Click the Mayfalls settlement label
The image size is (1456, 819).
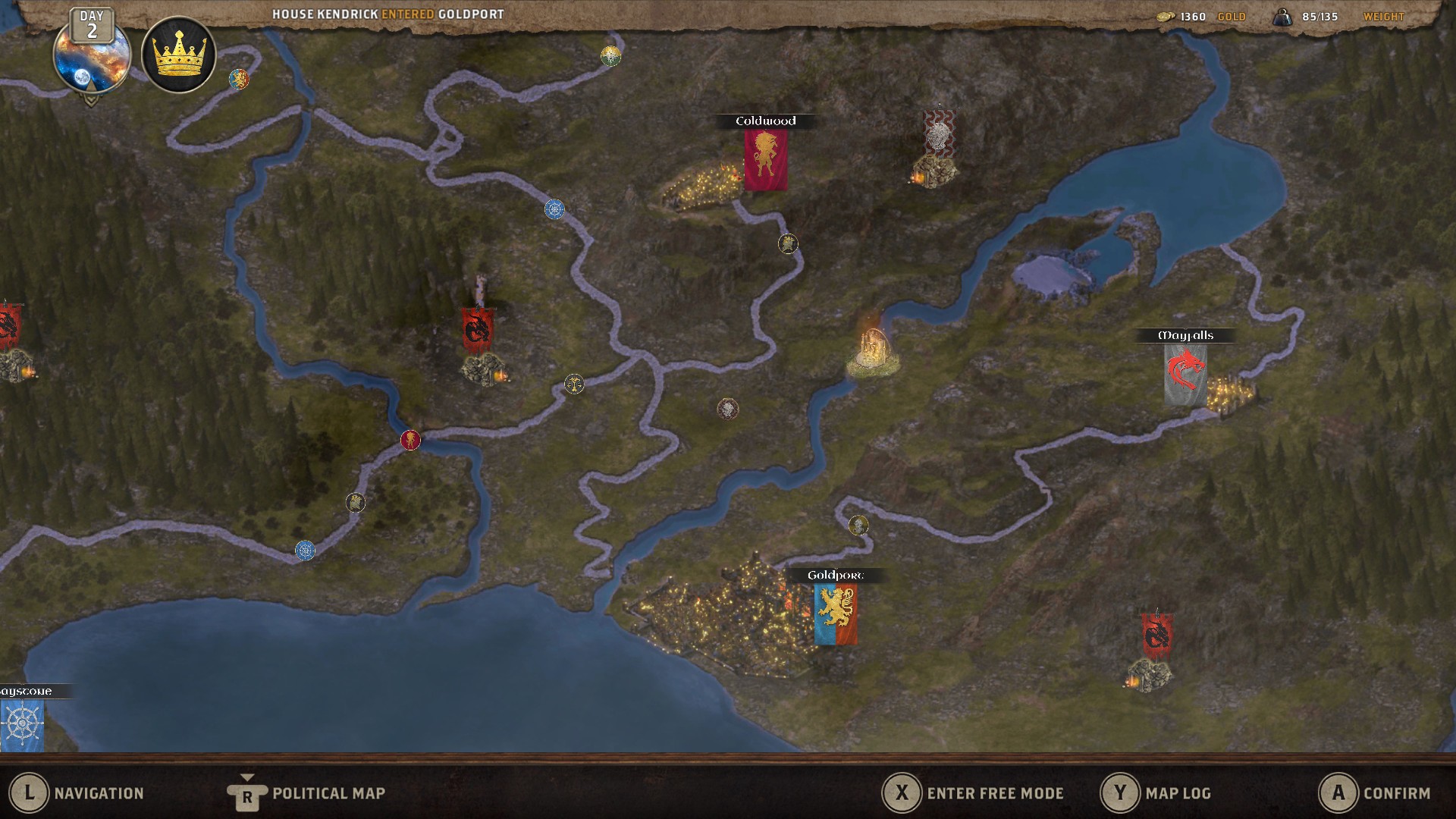(1186, 334)
